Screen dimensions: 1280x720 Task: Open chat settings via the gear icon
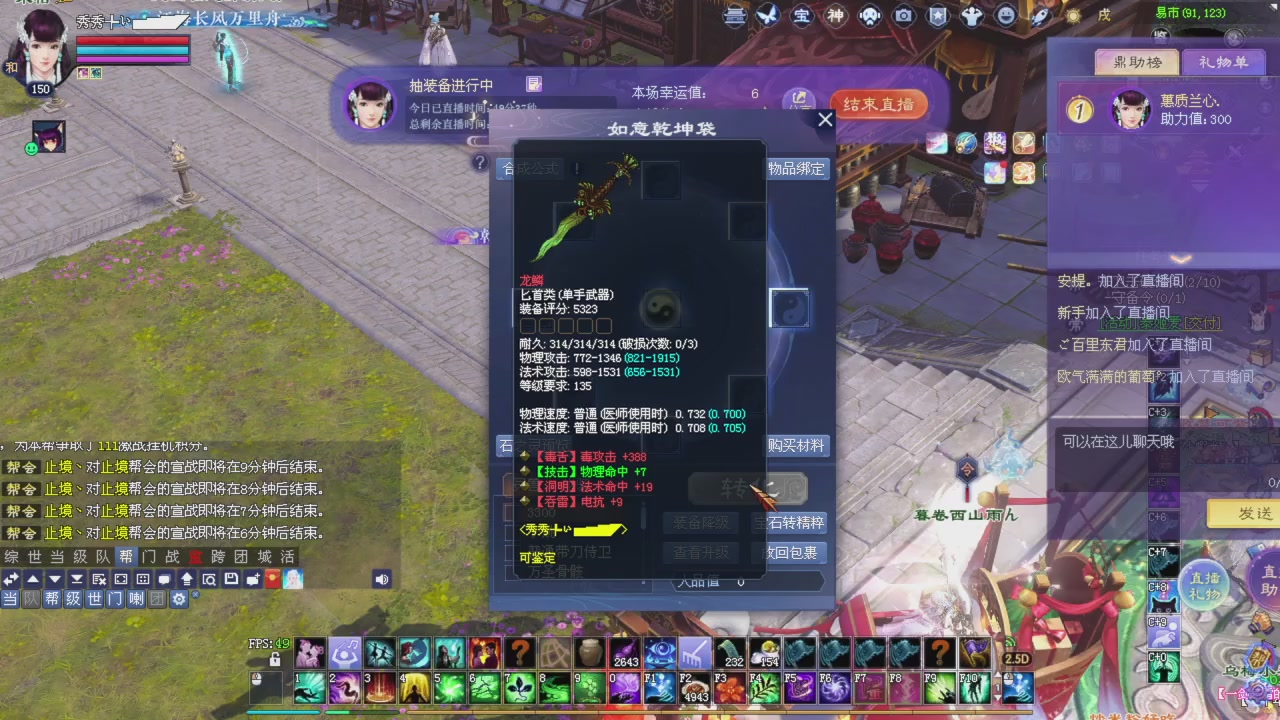click(x=179, y=599)
